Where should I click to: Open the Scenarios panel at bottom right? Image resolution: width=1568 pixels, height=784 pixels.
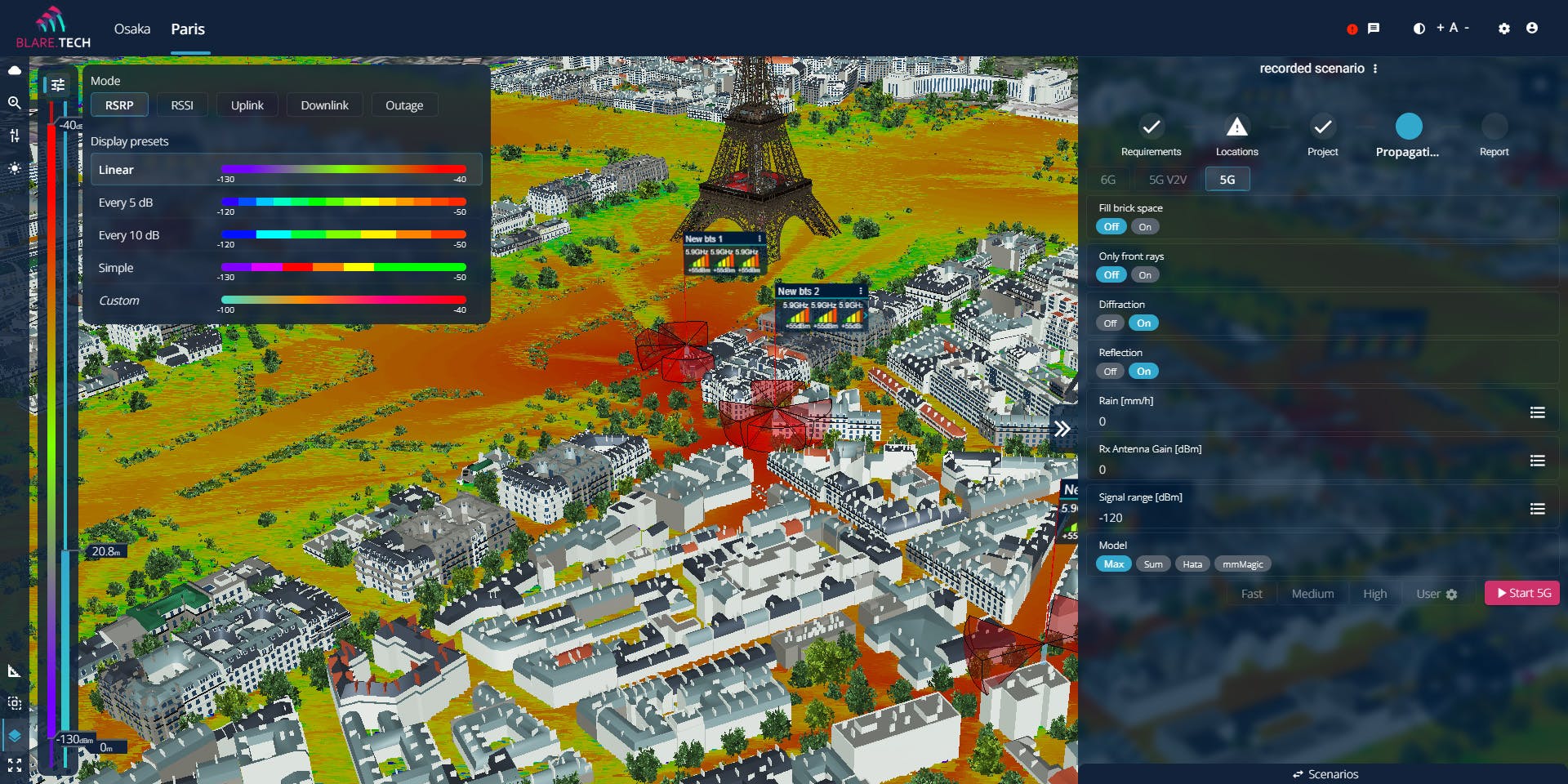1325,773
